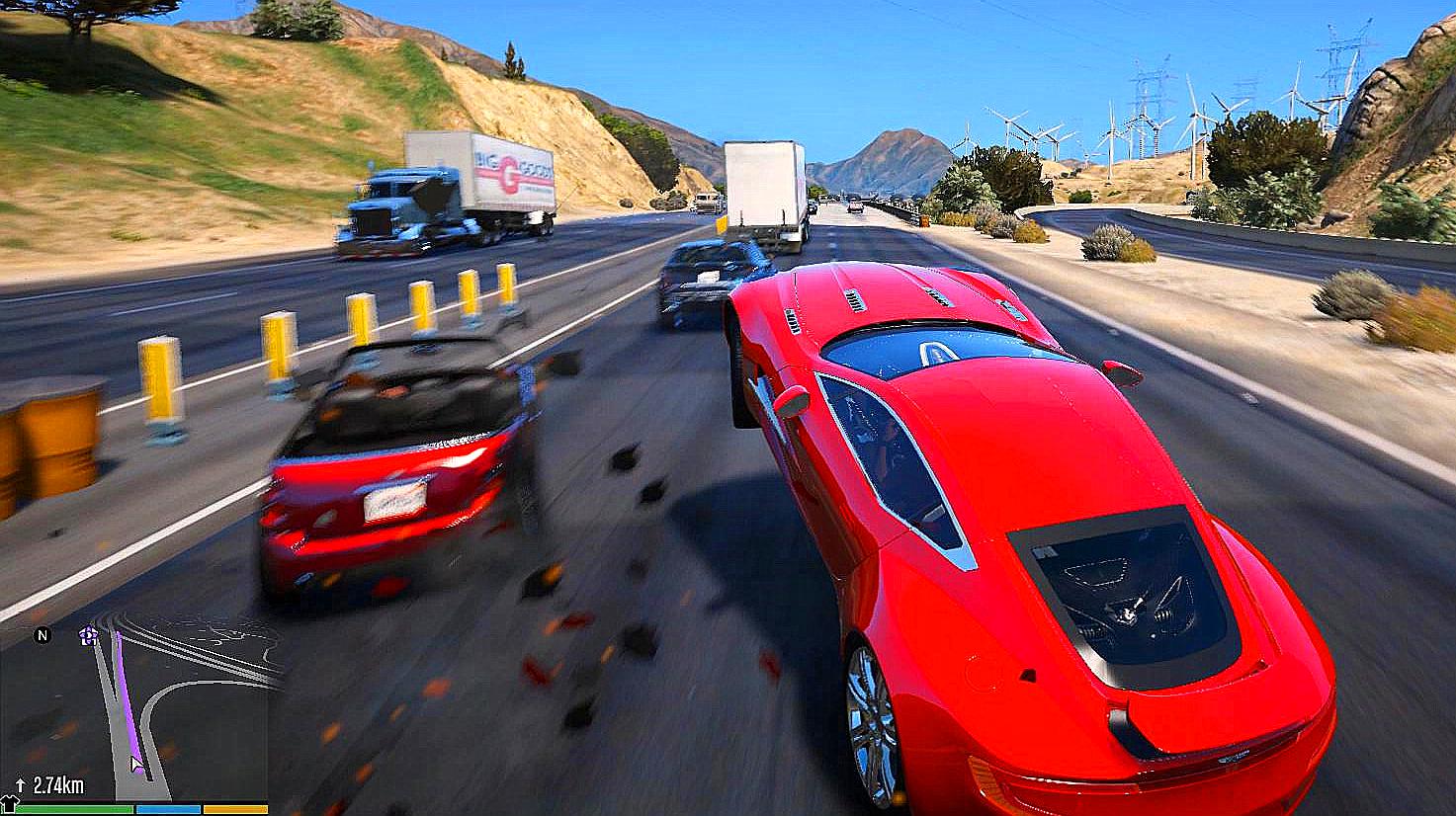This screenshot has height=816, width=1456.
Task: Click the shirt icon at the minimap's bottom-left corner
Action: (11, 802)
